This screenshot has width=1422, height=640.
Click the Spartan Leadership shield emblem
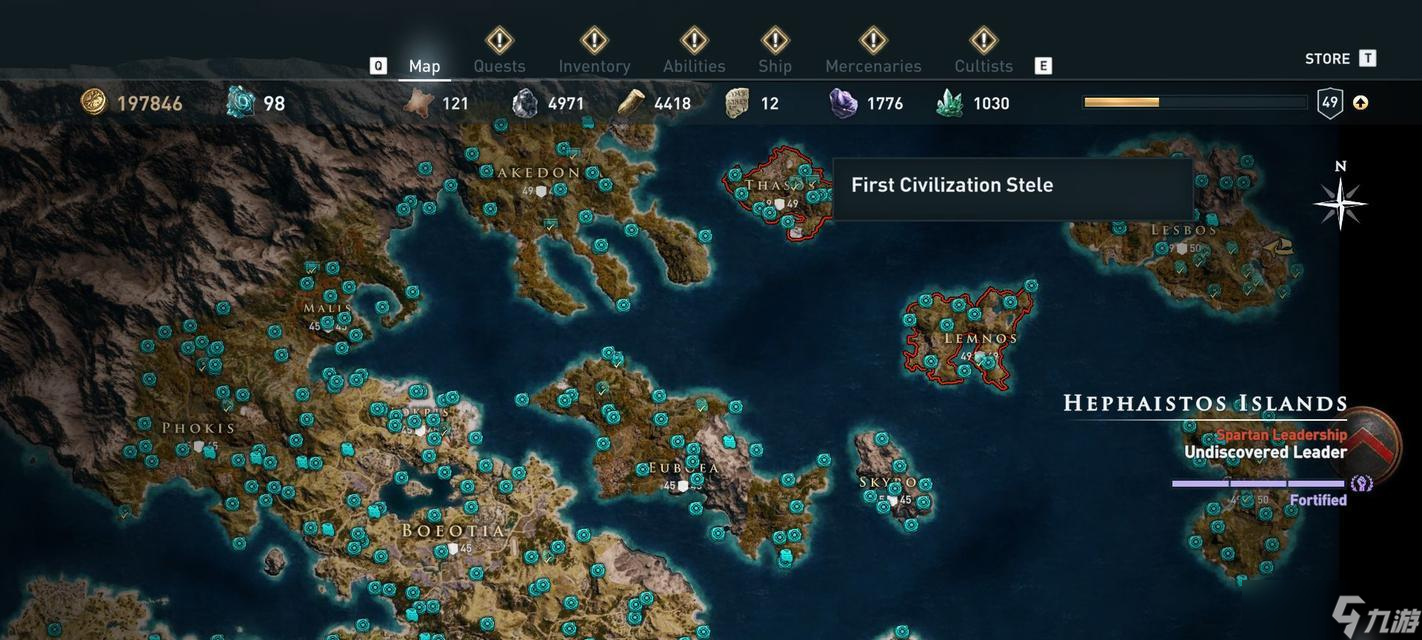tap(1372, 445)
